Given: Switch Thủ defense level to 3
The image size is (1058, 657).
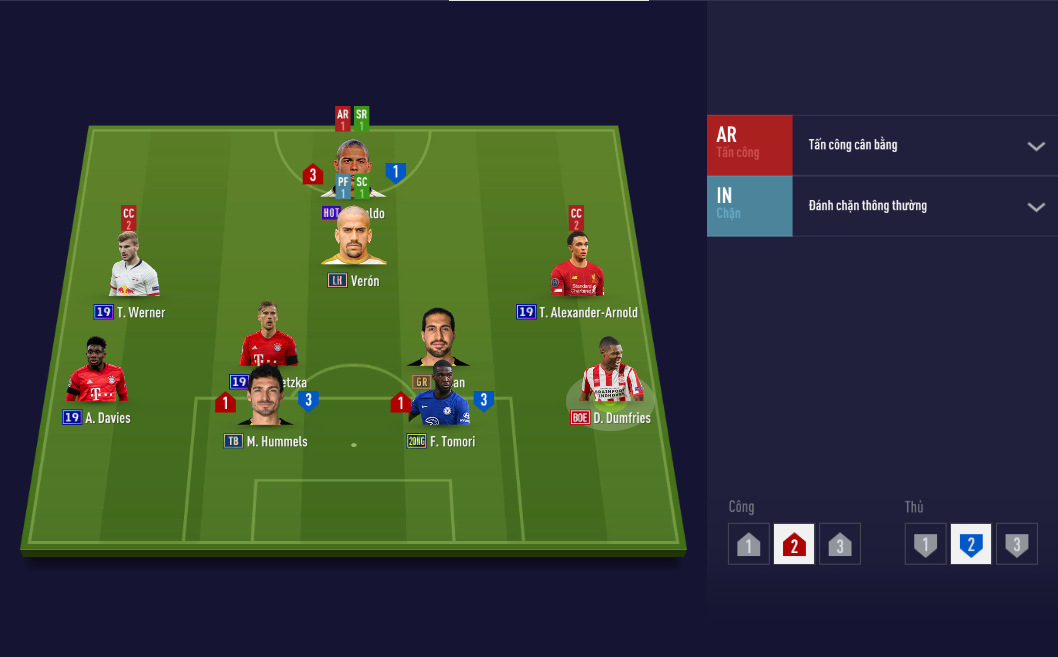Looking at the screenshot, I should click(x=1016, y=545).
